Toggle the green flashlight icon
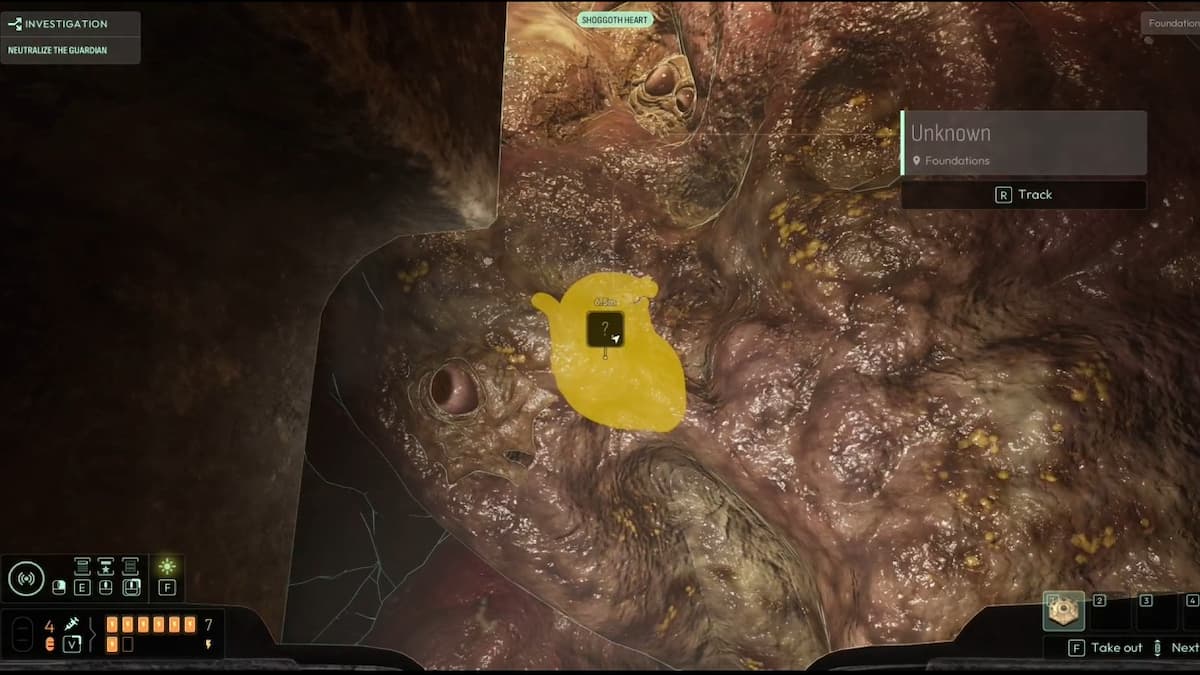This screenshot has width=1200, height=675. tap(167, 567)
